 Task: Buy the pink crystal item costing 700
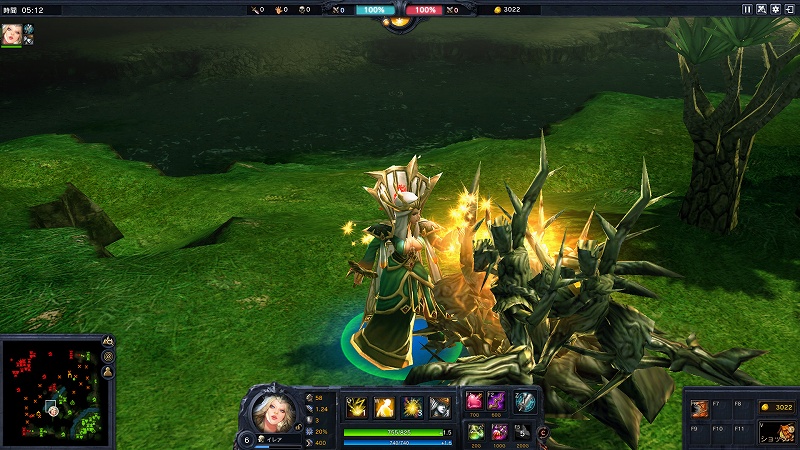(x=473, y=401)
